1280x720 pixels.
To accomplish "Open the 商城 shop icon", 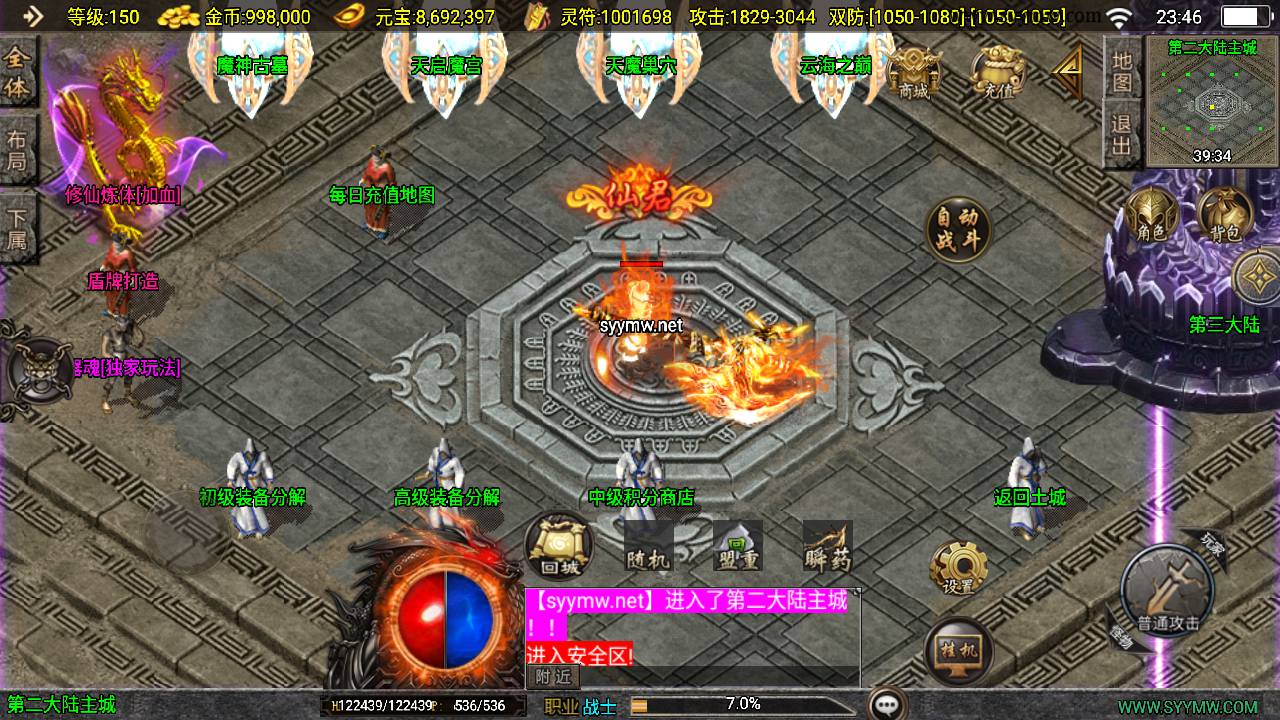I will [x=914, y=72].
